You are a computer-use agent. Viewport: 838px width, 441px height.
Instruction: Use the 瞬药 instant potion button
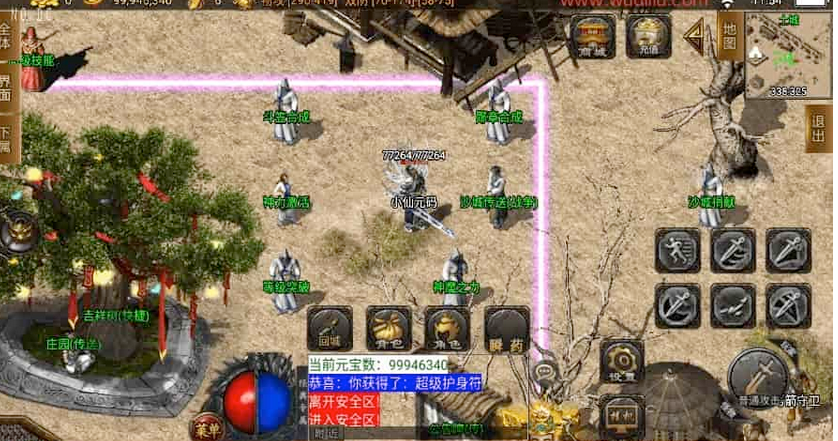pyautogui.click(x=506, y=327)
